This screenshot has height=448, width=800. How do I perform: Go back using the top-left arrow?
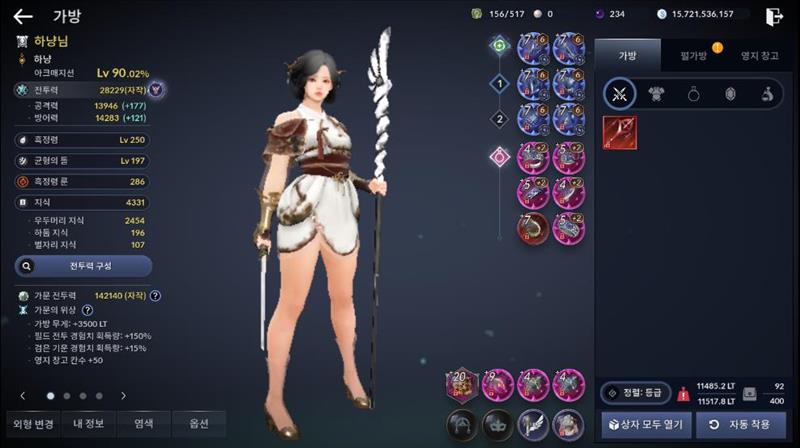(22, 16)
